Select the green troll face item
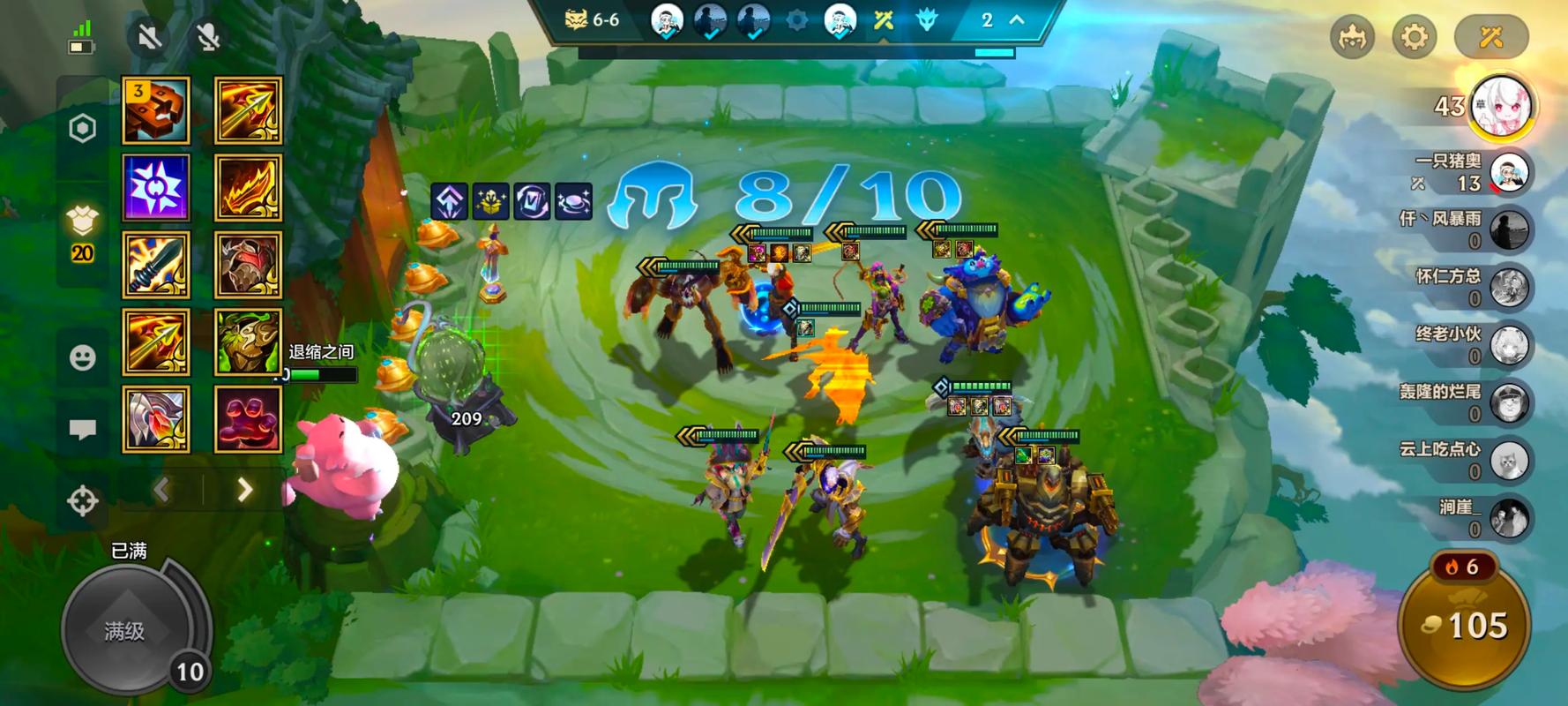This screenshot has height=706, width=1568. pyautogui.click(x=249, y=342)
